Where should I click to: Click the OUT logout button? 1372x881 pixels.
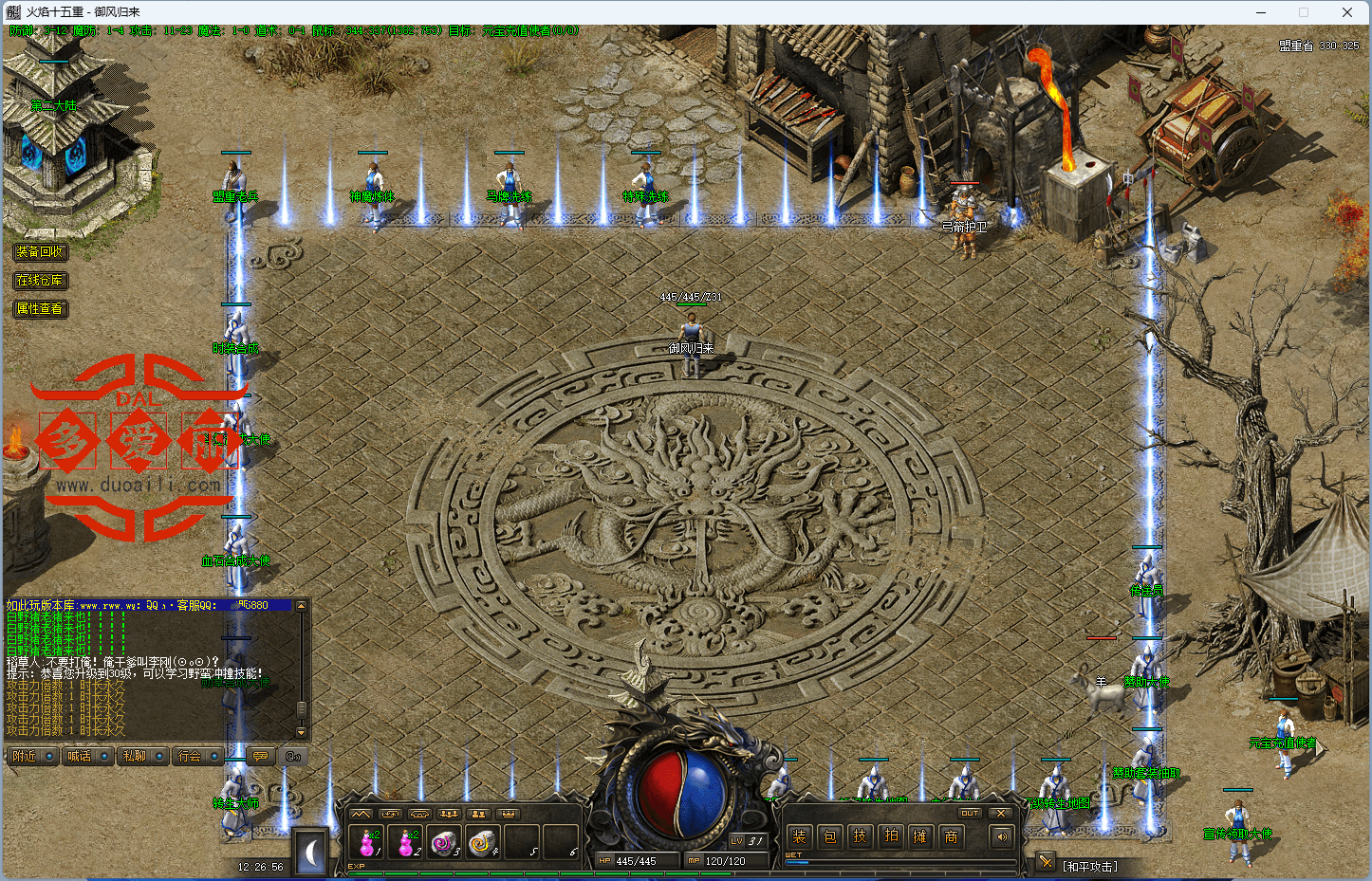970,813
